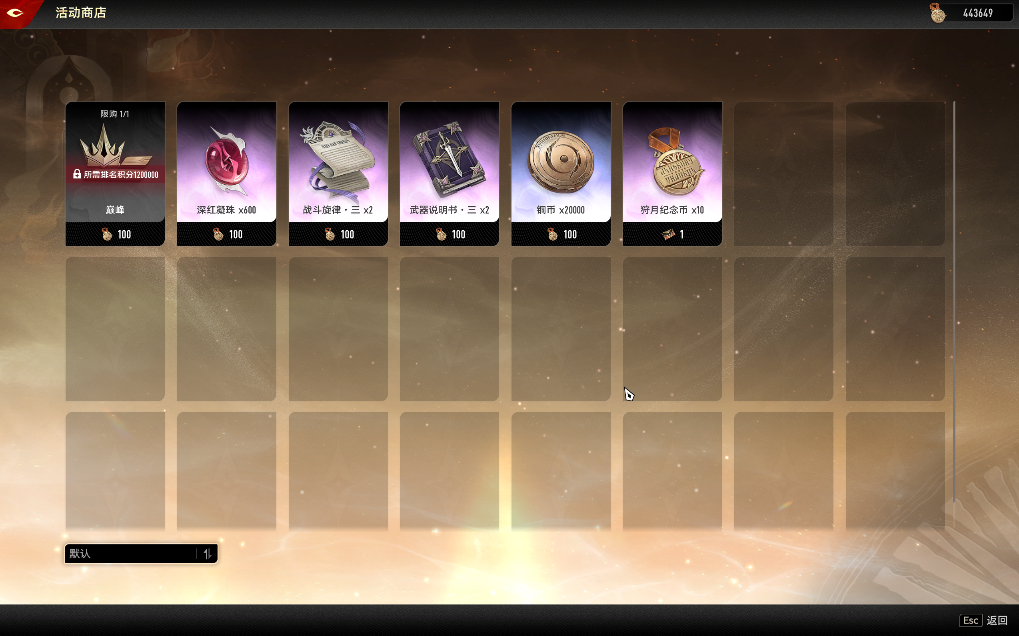Viewport: 1019px width, 636px height.
Task: Pick the 铜币 x20000 coin item
Action: 561,172
